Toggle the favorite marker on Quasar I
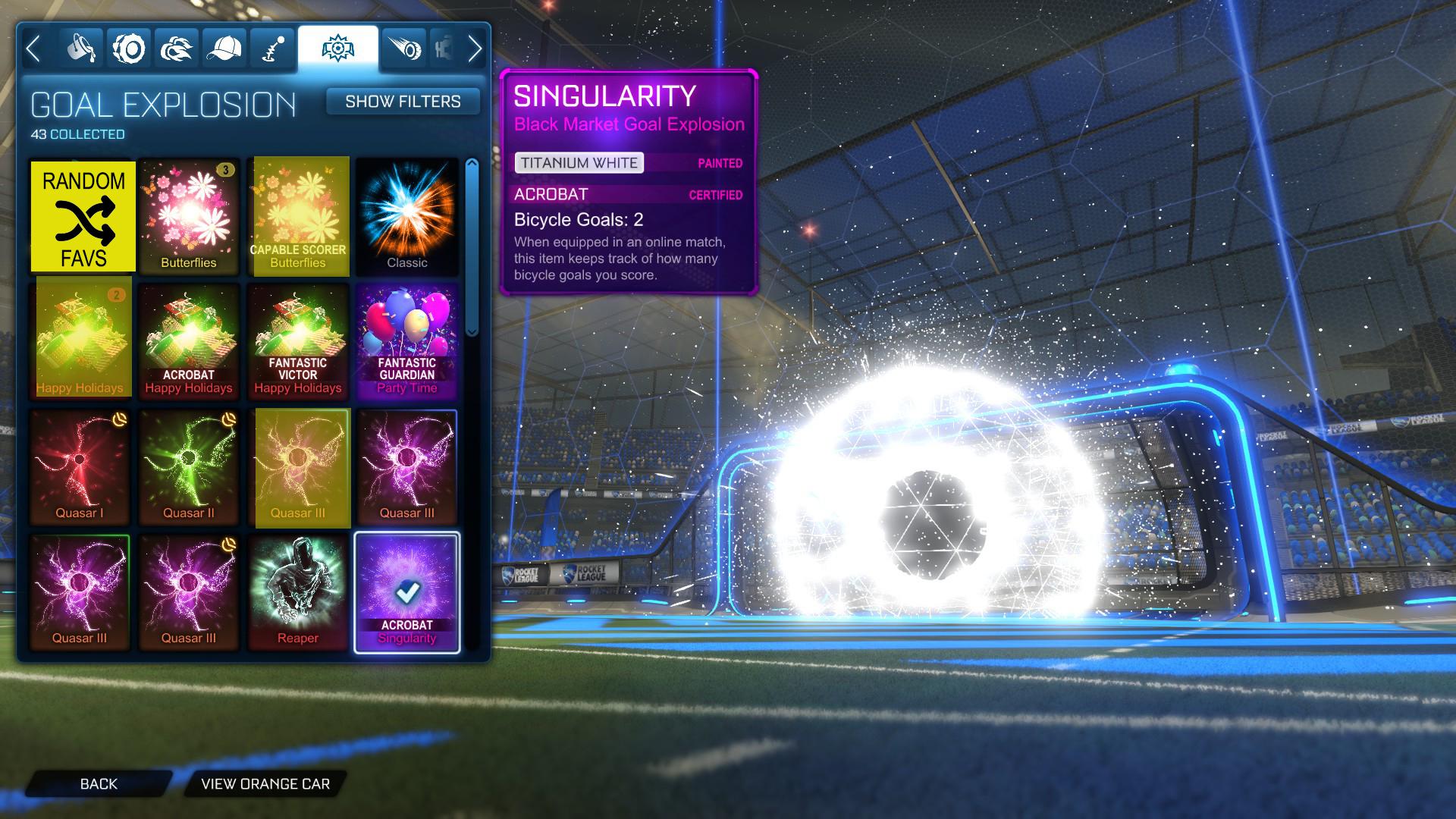The height and width of the screenshot is (819, 1456). (x=118, y=418)
